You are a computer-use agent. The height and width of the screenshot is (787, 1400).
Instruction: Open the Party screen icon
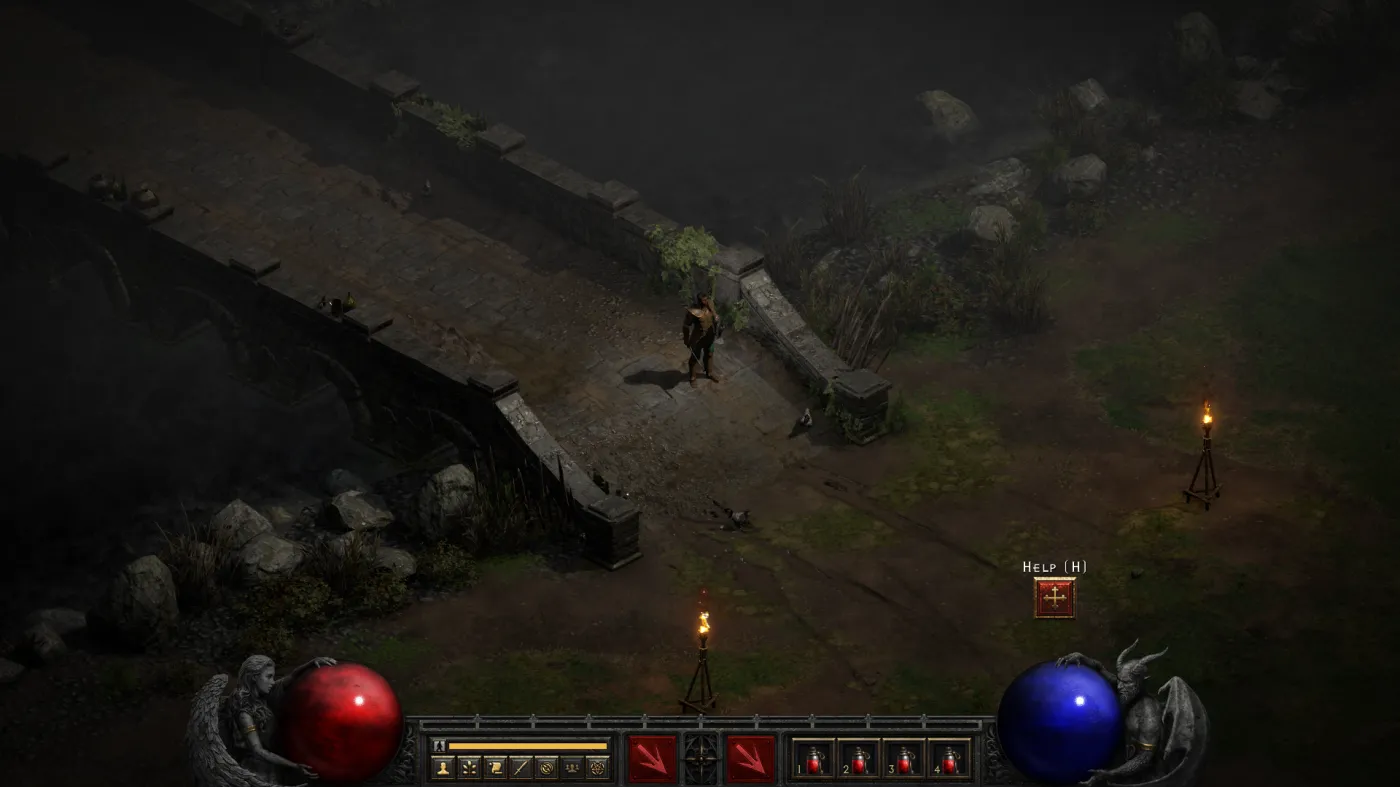pyautogui.click(x=573, y=768)
